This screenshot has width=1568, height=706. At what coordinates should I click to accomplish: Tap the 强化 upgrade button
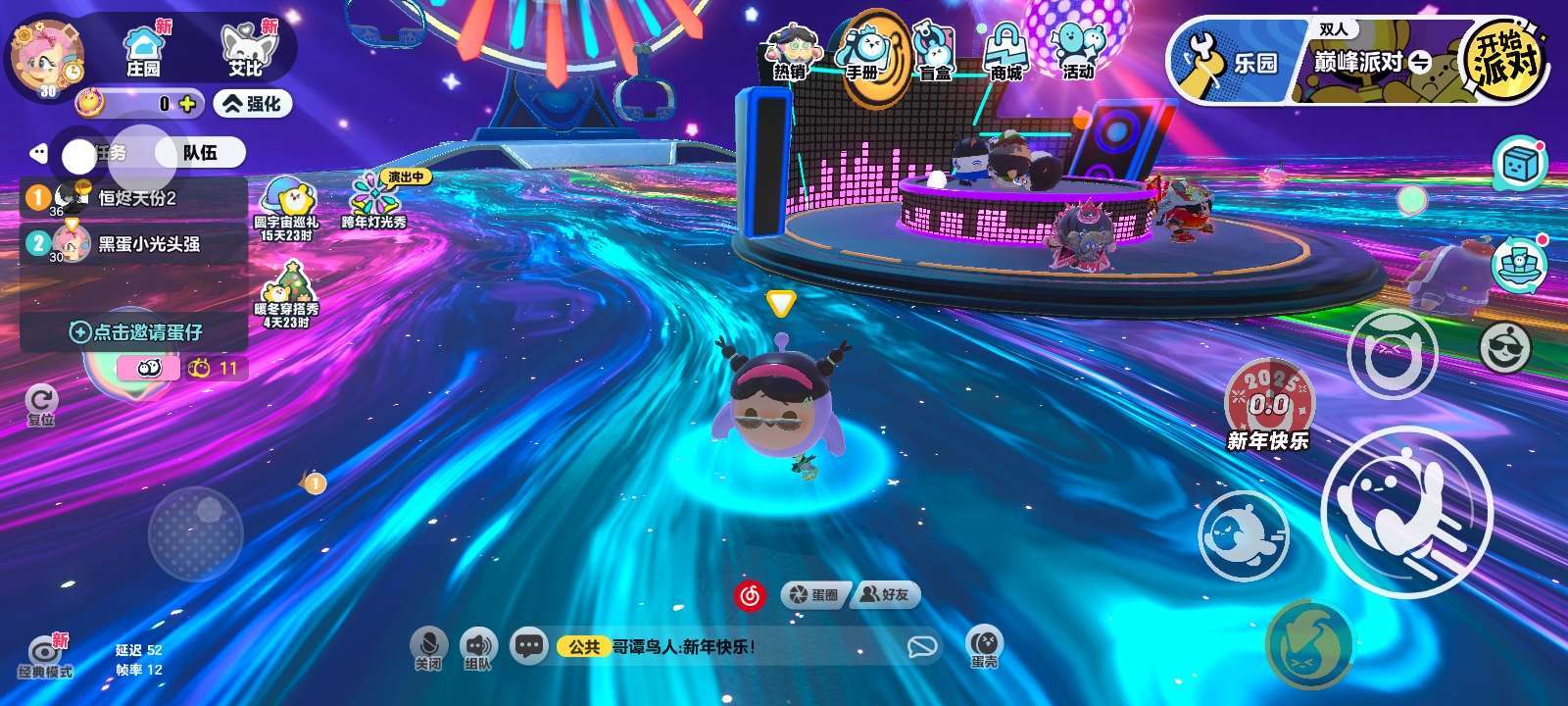click(x=253, y=103)
